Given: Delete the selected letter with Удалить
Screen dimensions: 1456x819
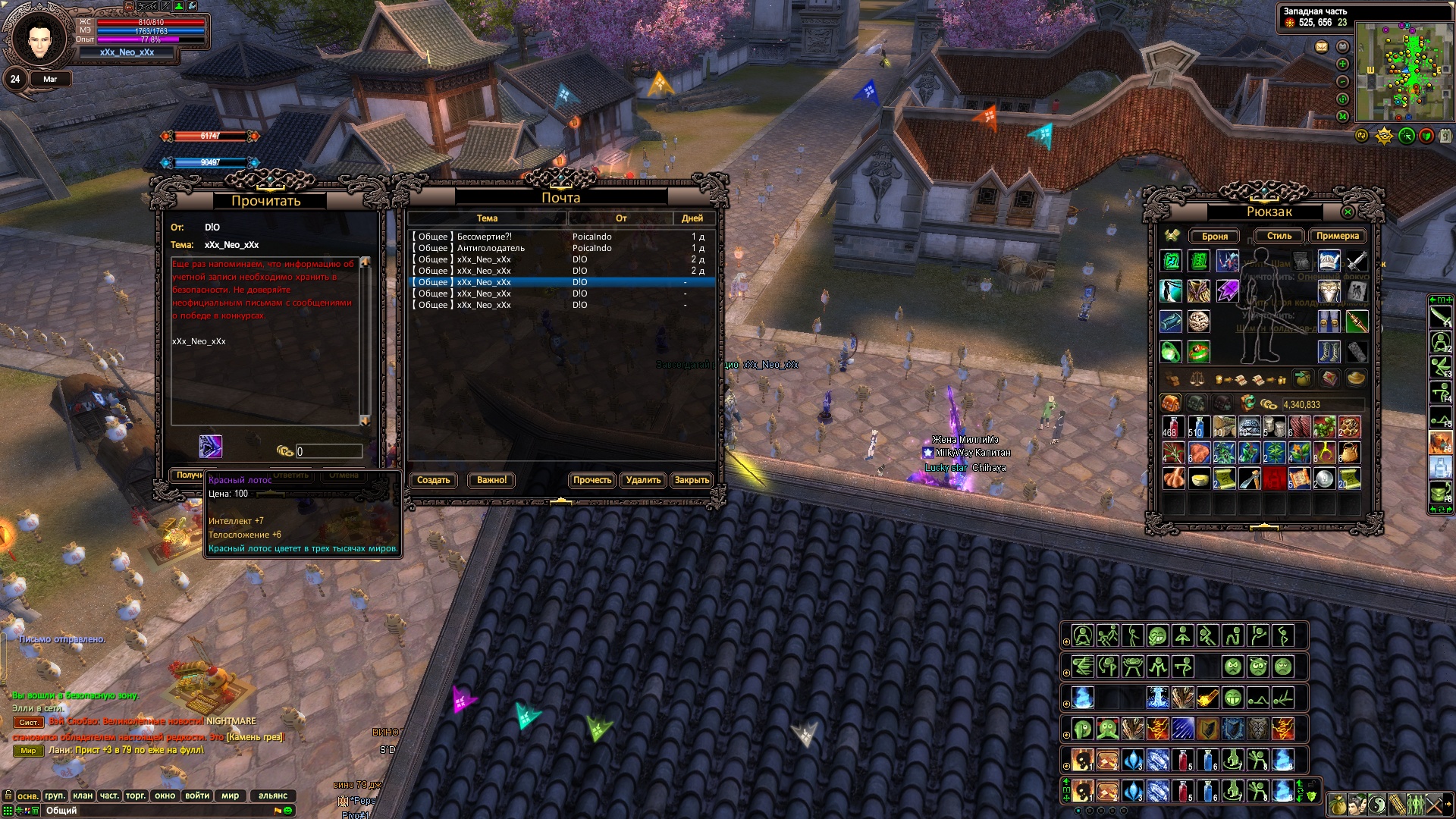Looking at the screenshot, I should coord(643,480).
